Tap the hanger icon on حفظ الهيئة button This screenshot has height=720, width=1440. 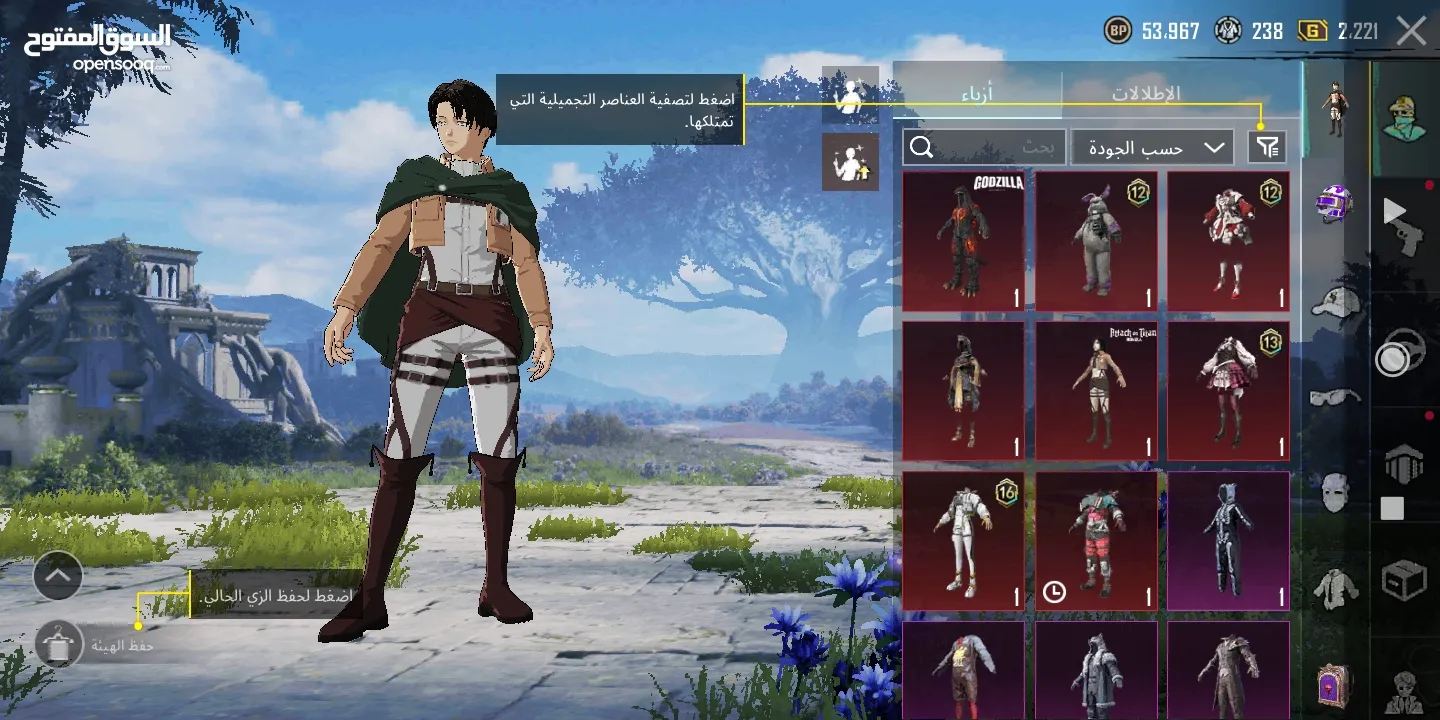tap(58, 644)
